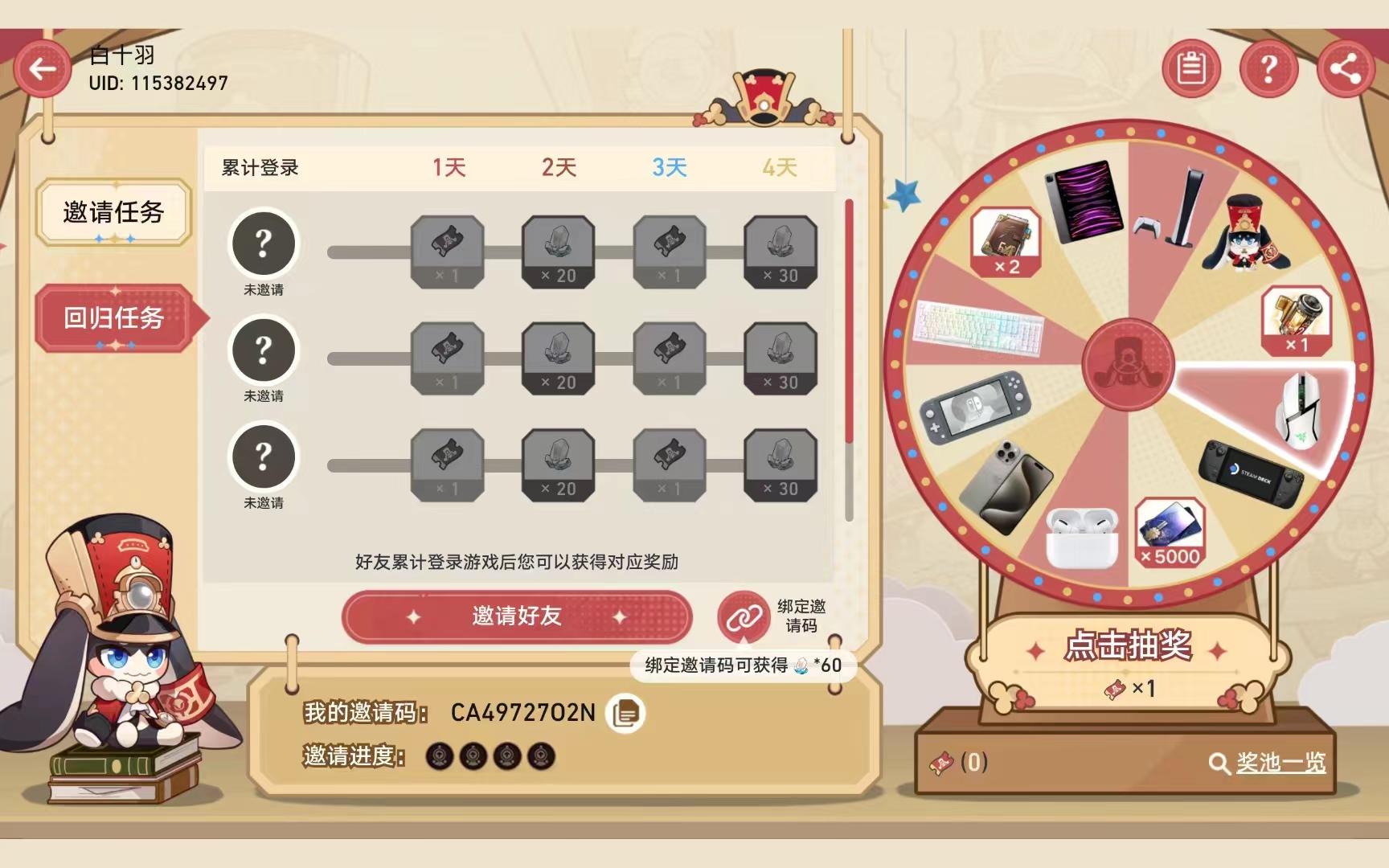Copy the invitation code CA4972702N
This screenshot has width=1389, height=868.
(626, 711)
